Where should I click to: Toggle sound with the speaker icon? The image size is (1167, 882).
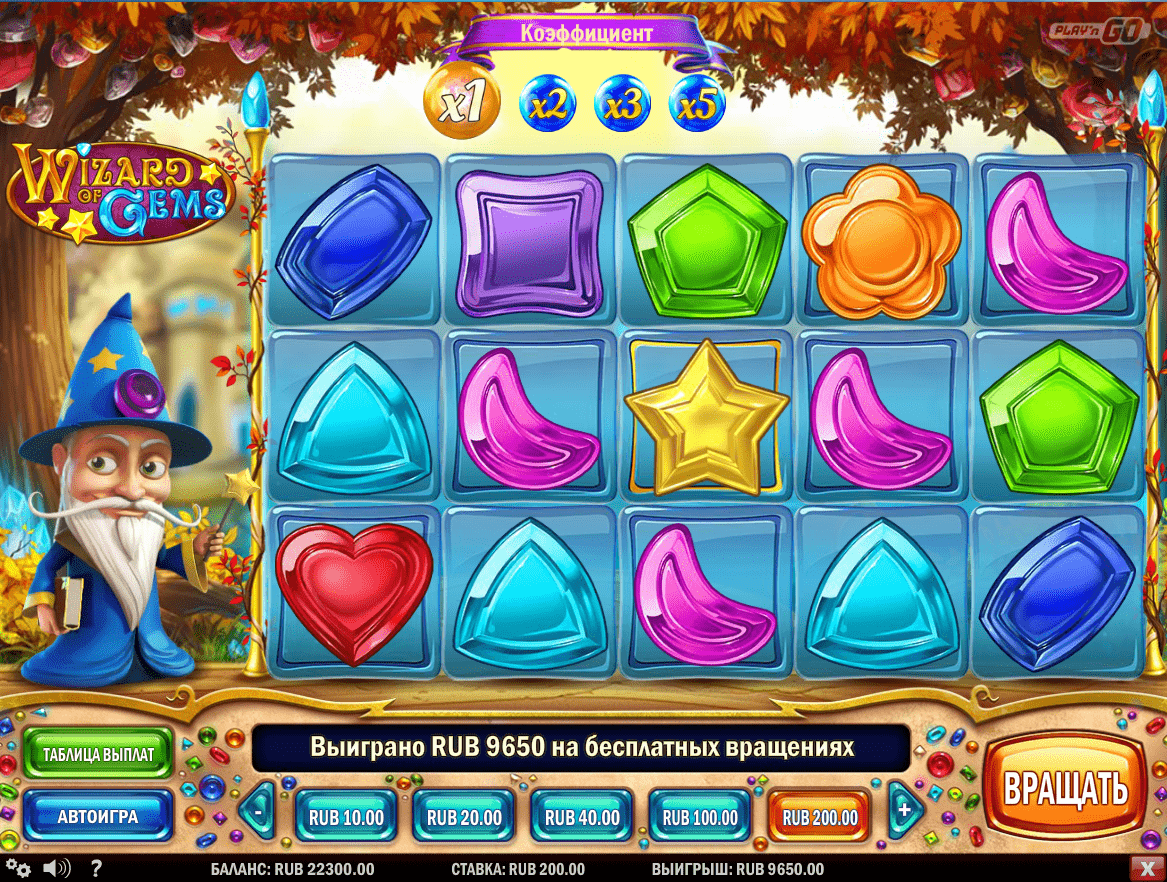pos(57,868)
